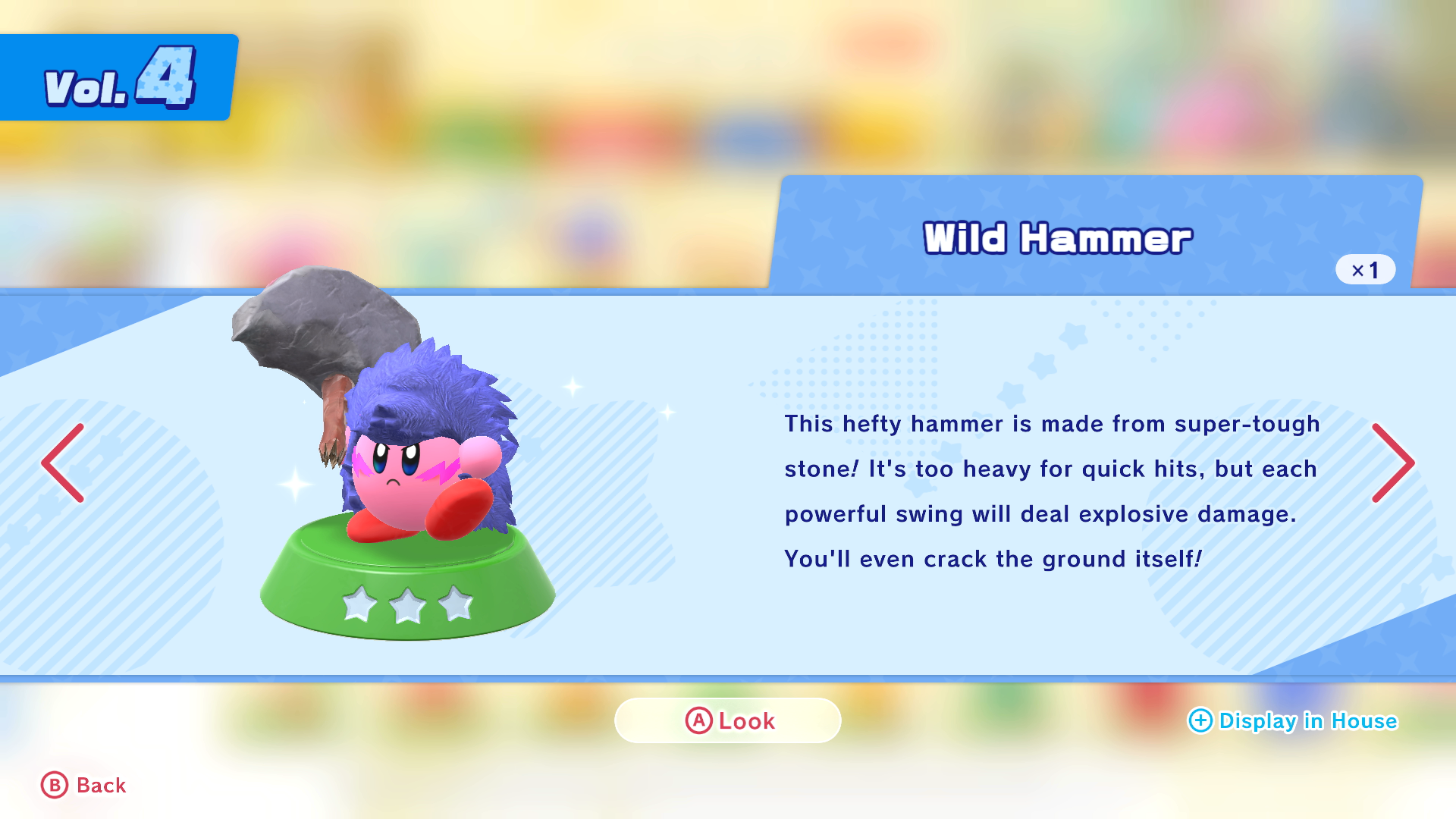This screenshot has height=819, width=1456.
Task: Advance to the next figure with the right arrow
Action: [1393, 463]
